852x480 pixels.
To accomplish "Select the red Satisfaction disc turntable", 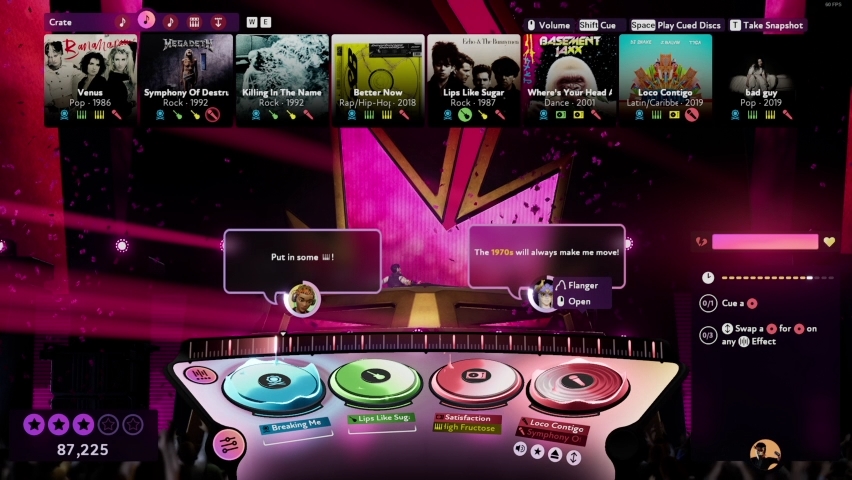I will point(476,379).
